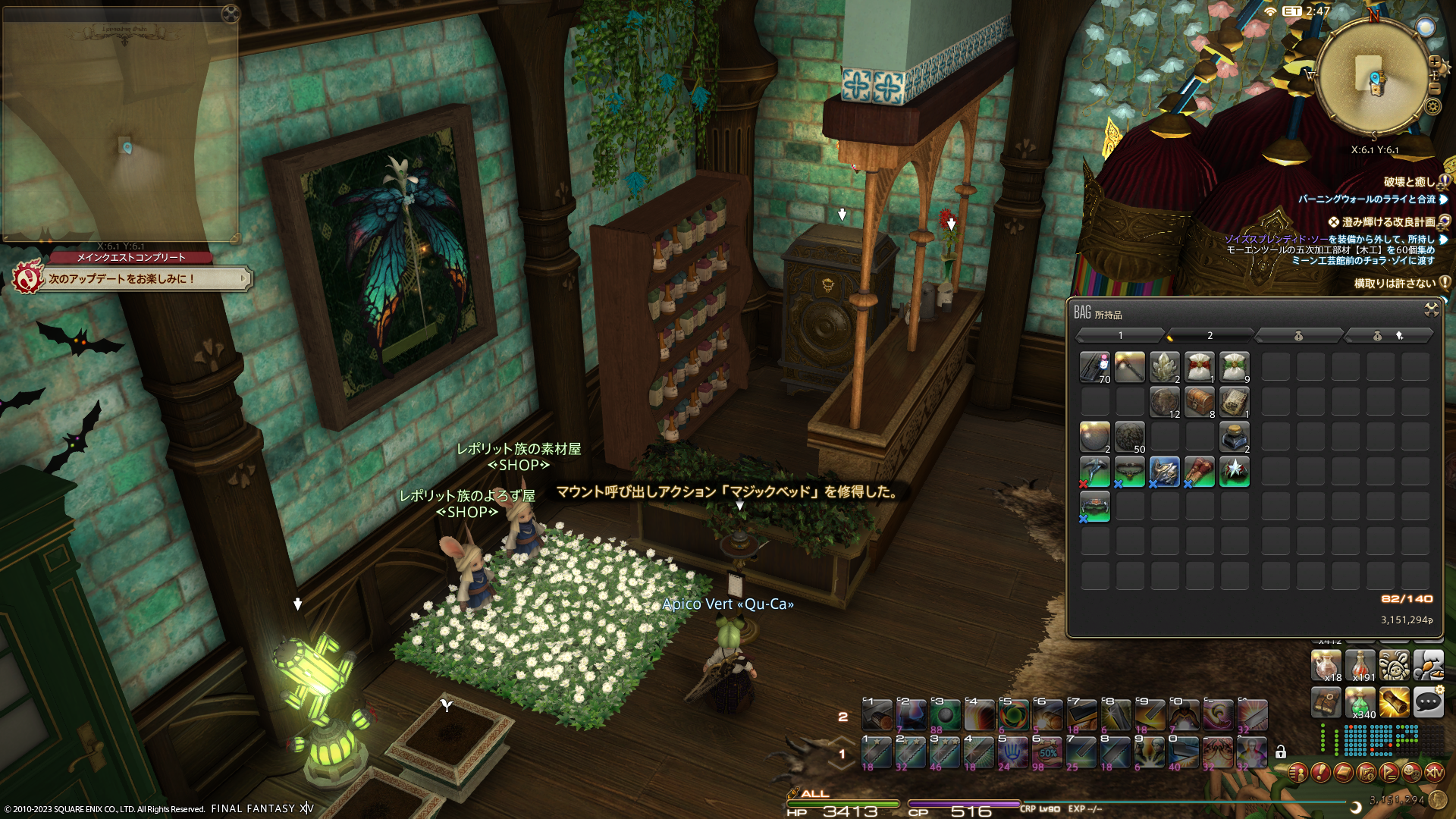Open minimap settings gear
Screen dimensions: 1456x819
[x=1432, y=106]
